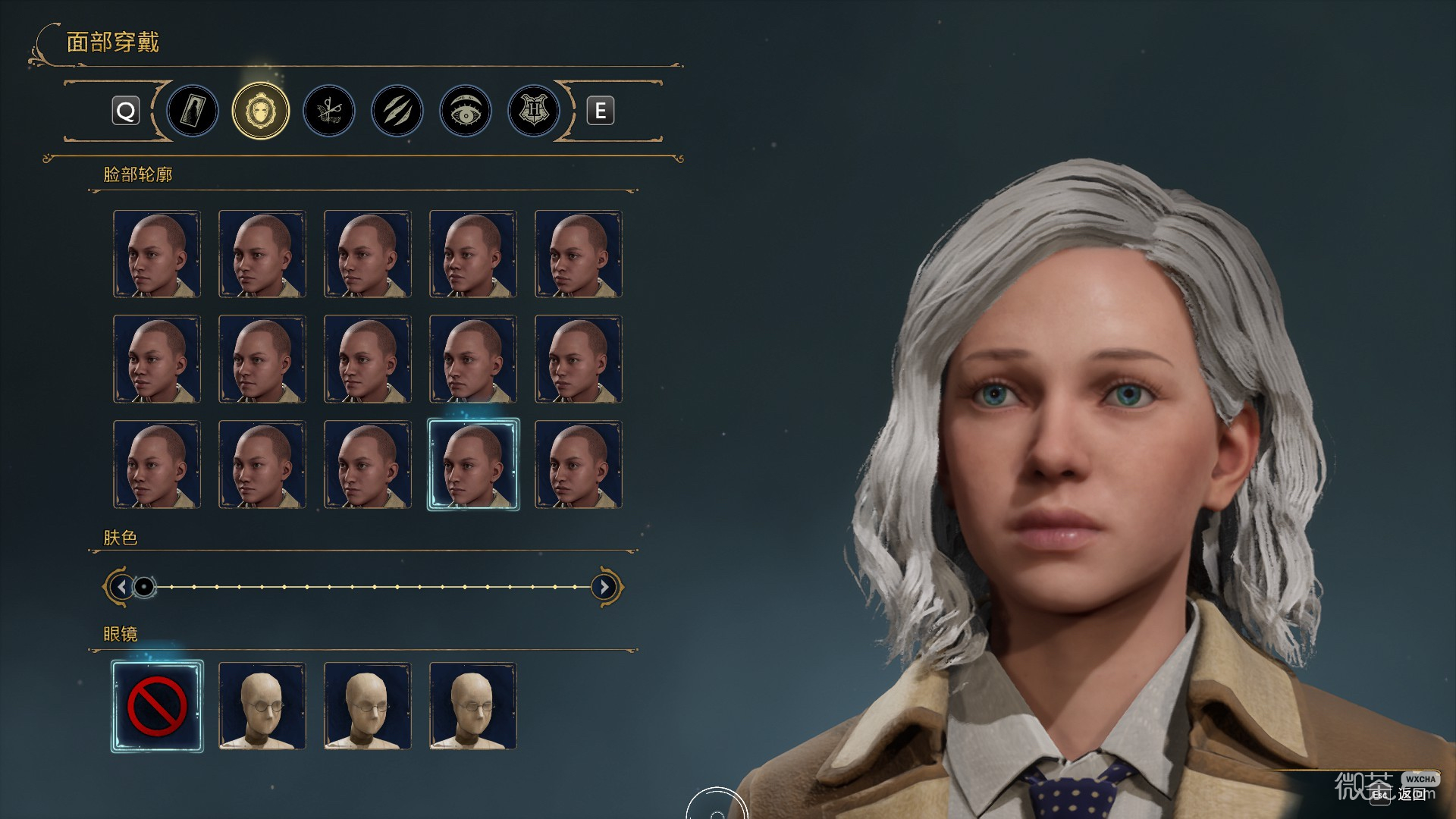Choose the highlighted face shape thumbnail
1456x819 pixels.
point(473,464)
